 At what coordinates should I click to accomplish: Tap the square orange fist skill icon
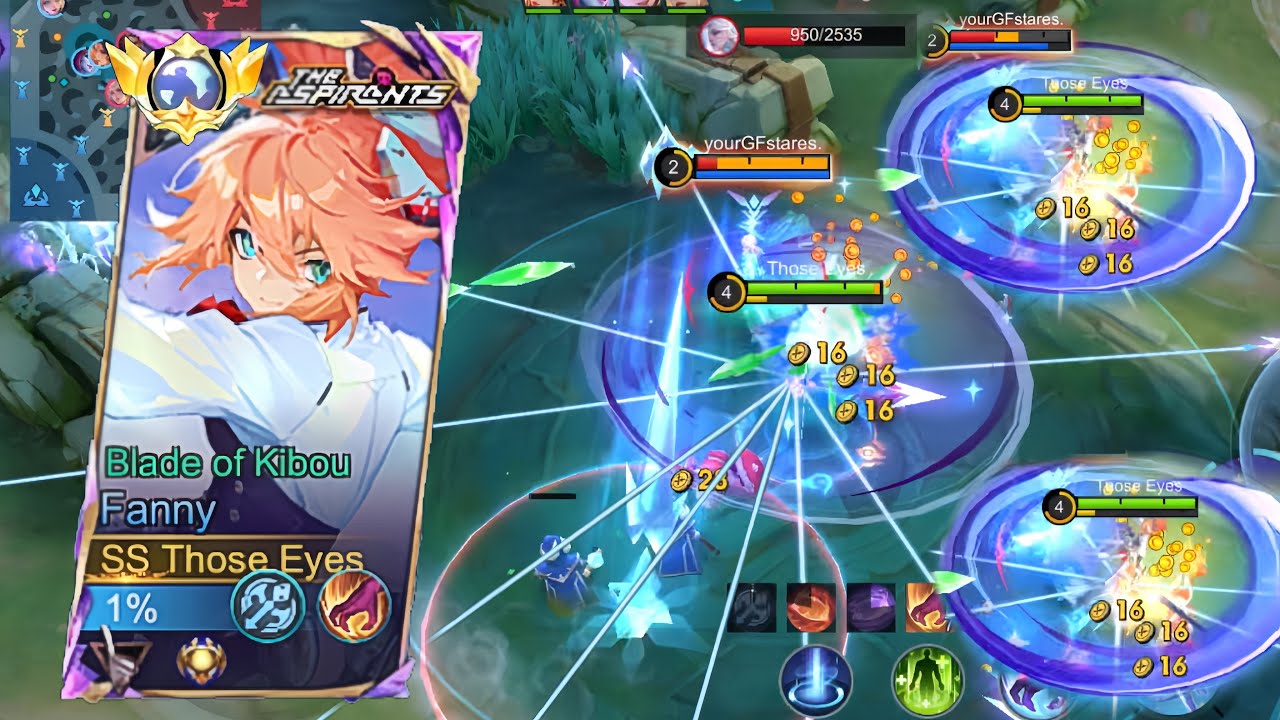(x=928, y=607)
